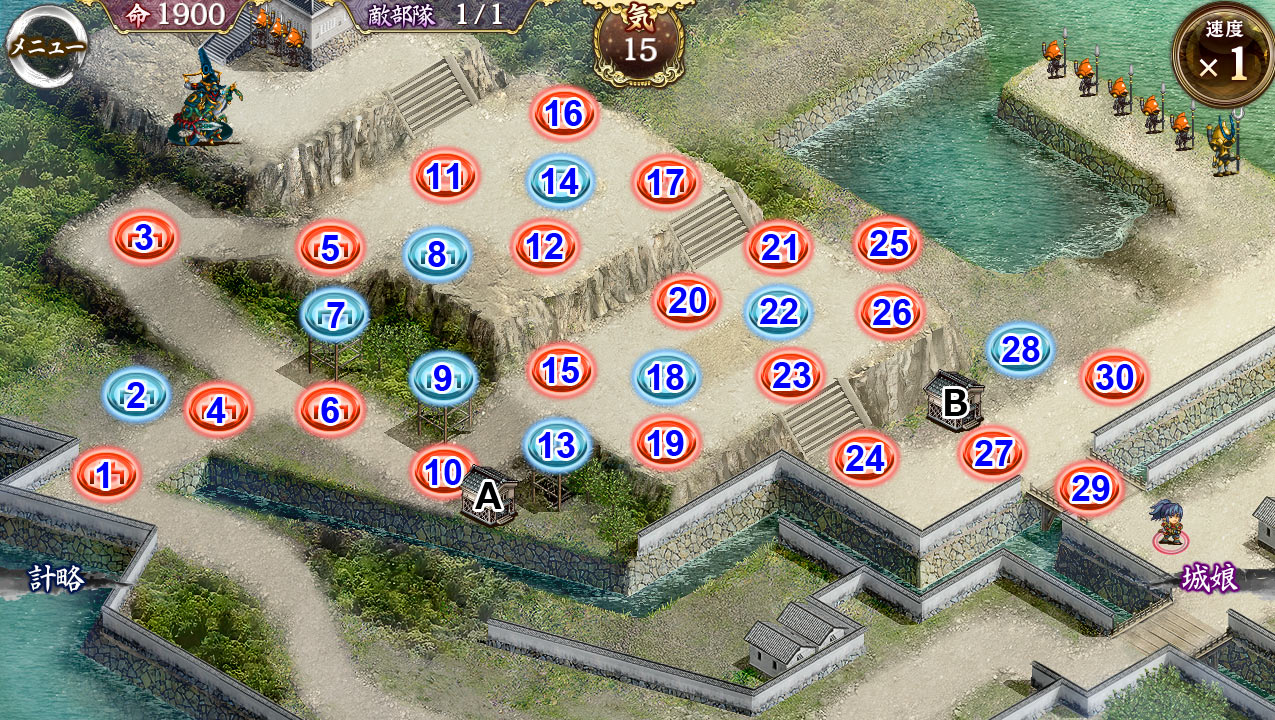Image resolution: width=1275 pixels, height=720 pixels.
Task: Pick red deployment slot 25
Action: pyautogui.click(x=888, y=243)
